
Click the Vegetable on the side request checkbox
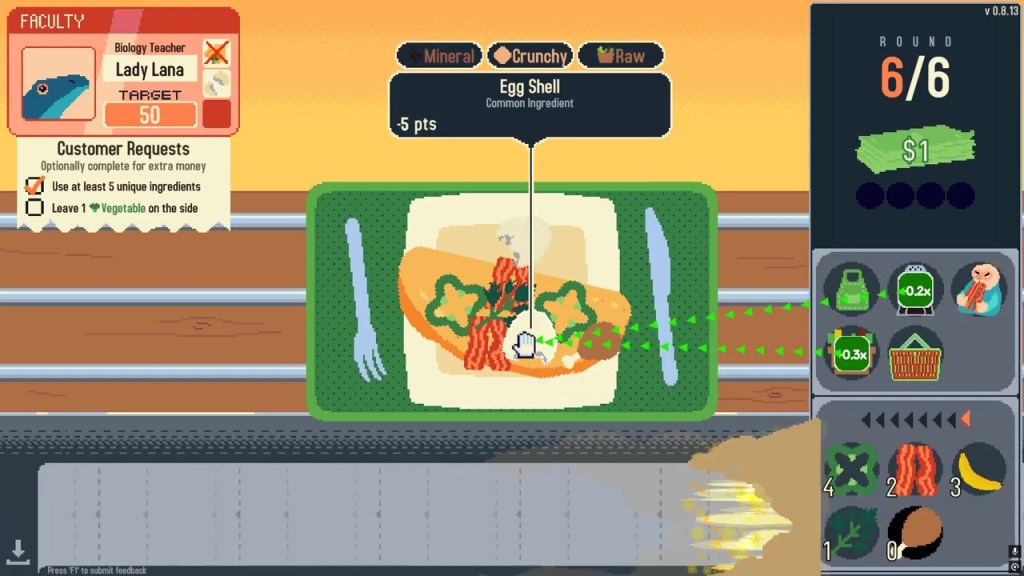click(35, 208)
